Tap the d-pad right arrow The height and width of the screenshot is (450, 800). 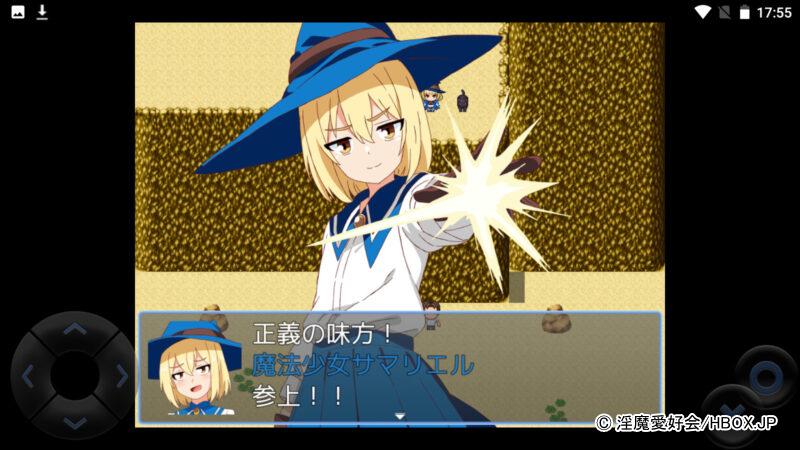(x=122, y=376)
